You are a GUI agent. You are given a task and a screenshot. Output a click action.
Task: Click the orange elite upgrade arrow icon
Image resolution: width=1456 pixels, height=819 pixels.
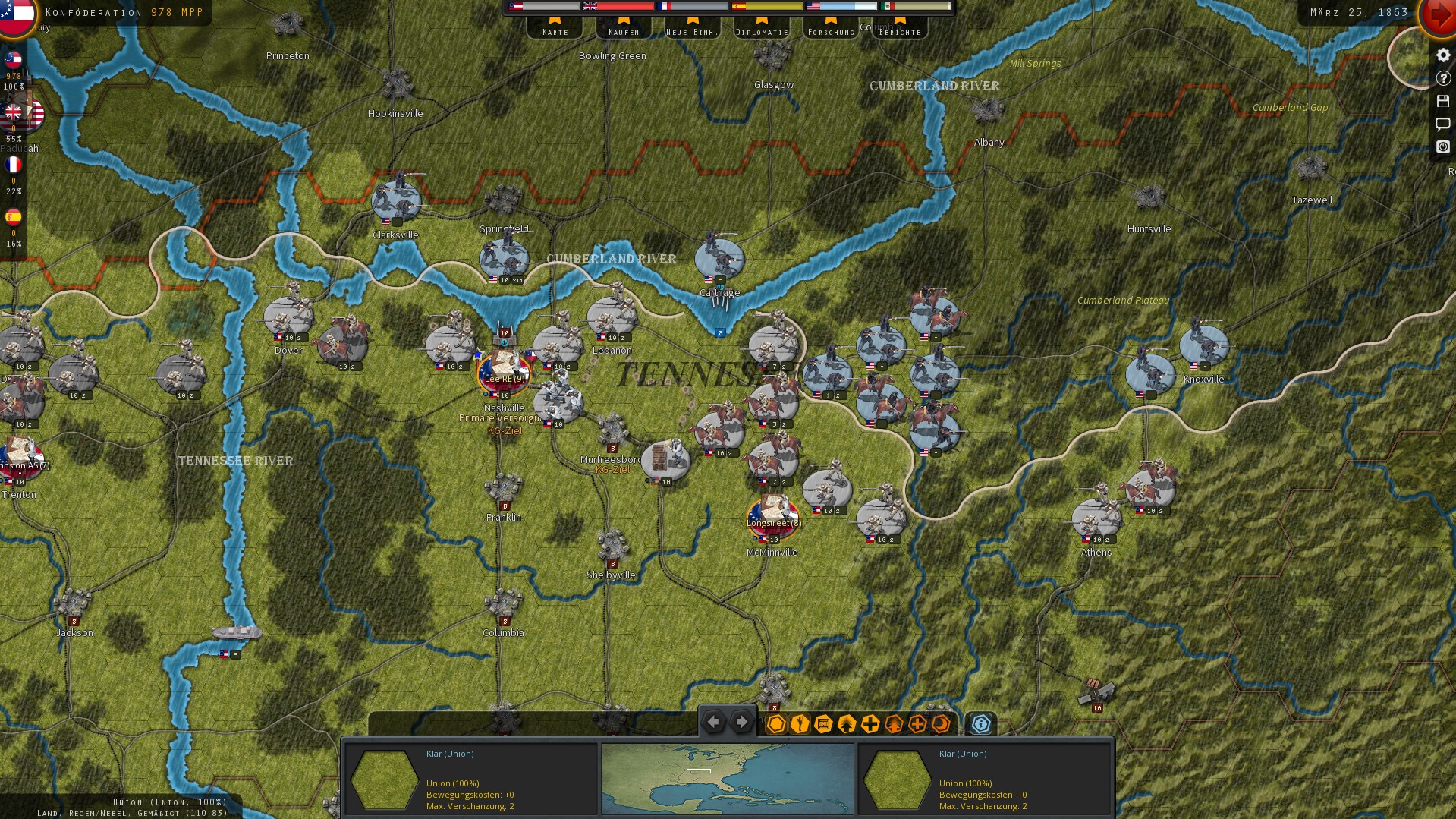(x=893, y=724)
